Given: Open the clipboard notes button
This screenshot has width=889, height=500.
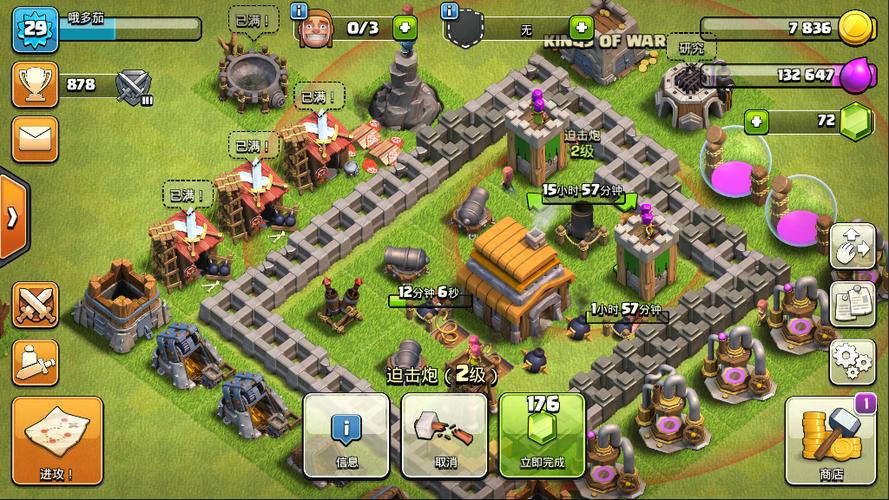Looking at the screenshot, I should [852, 300].
